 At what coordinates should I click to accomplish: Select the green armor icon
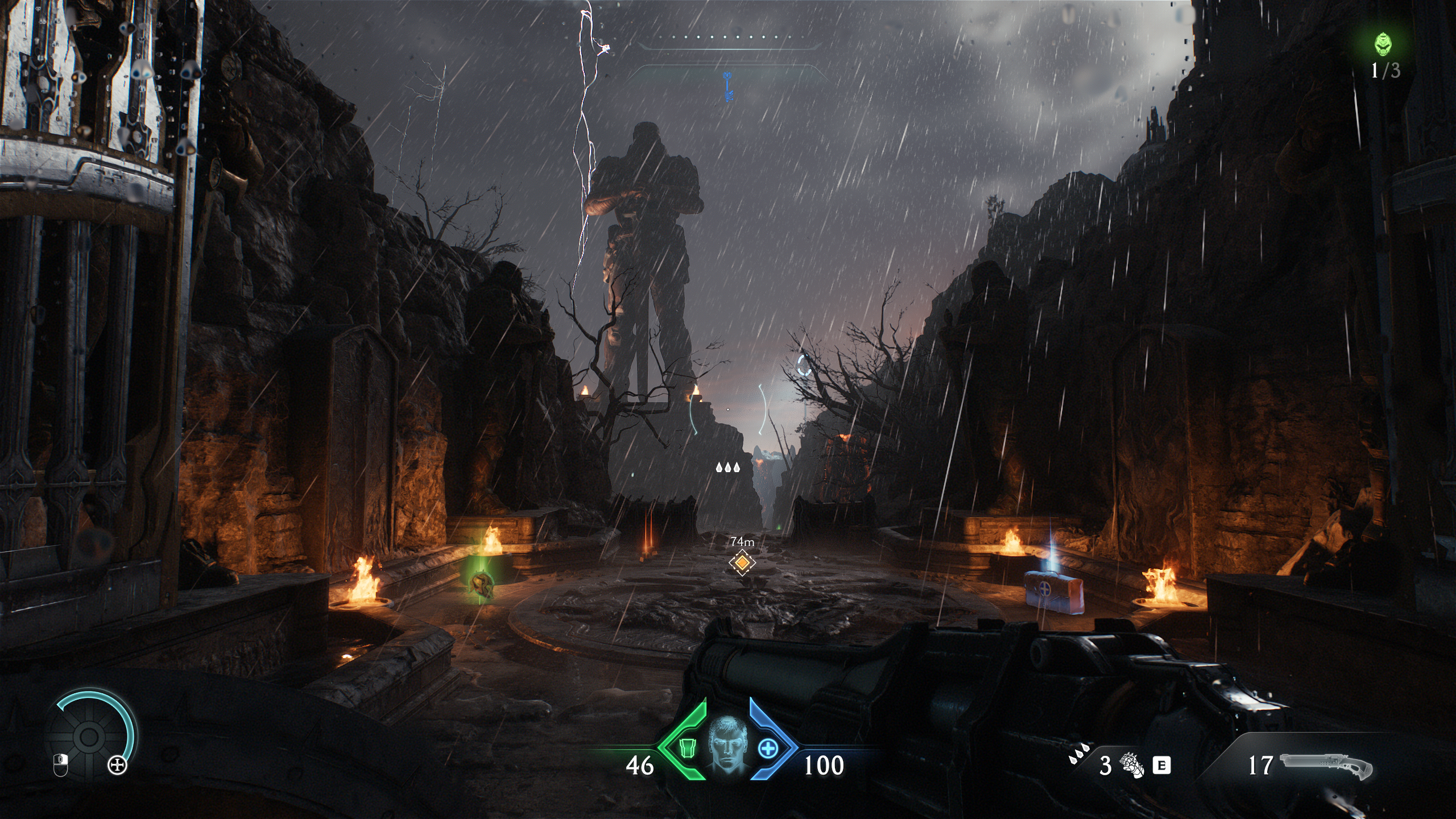[x=688, y=748]
